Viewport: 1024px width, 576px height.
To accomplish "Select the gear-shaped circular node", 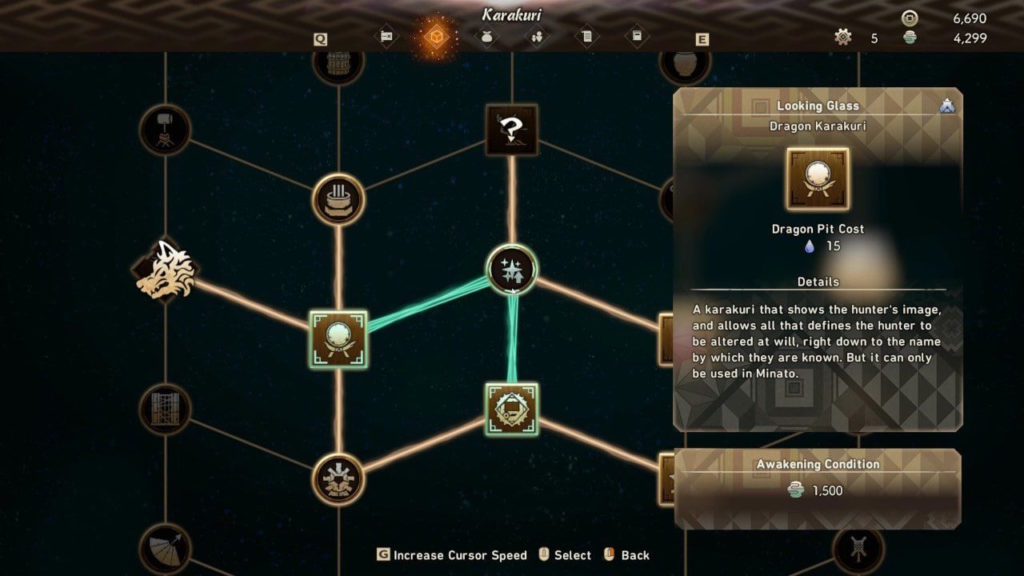I will point(338,479).
